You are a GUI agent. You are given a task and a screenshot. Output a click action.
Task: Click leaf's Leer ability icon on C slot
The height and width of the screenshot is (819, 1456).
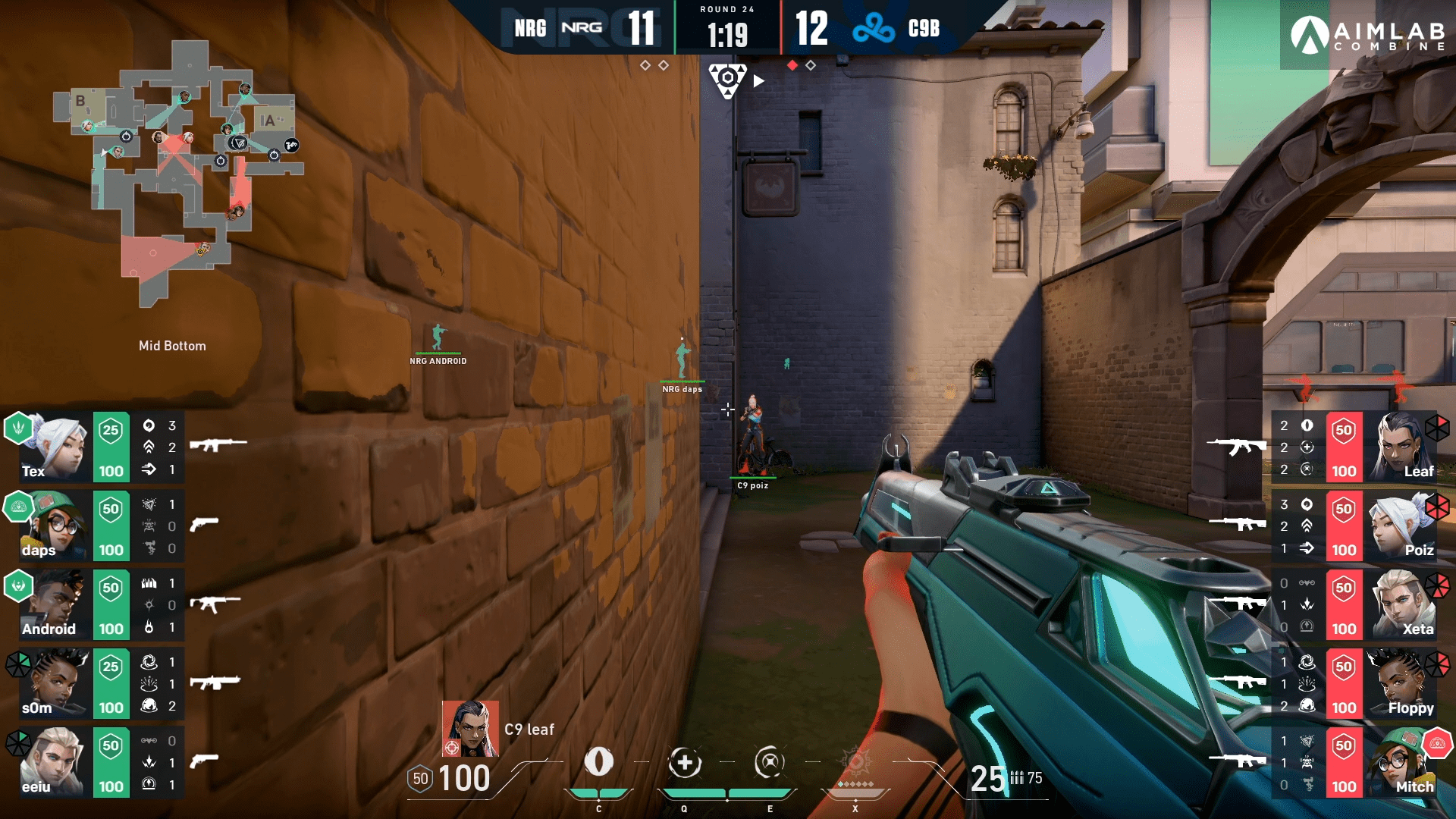(599, 762)
